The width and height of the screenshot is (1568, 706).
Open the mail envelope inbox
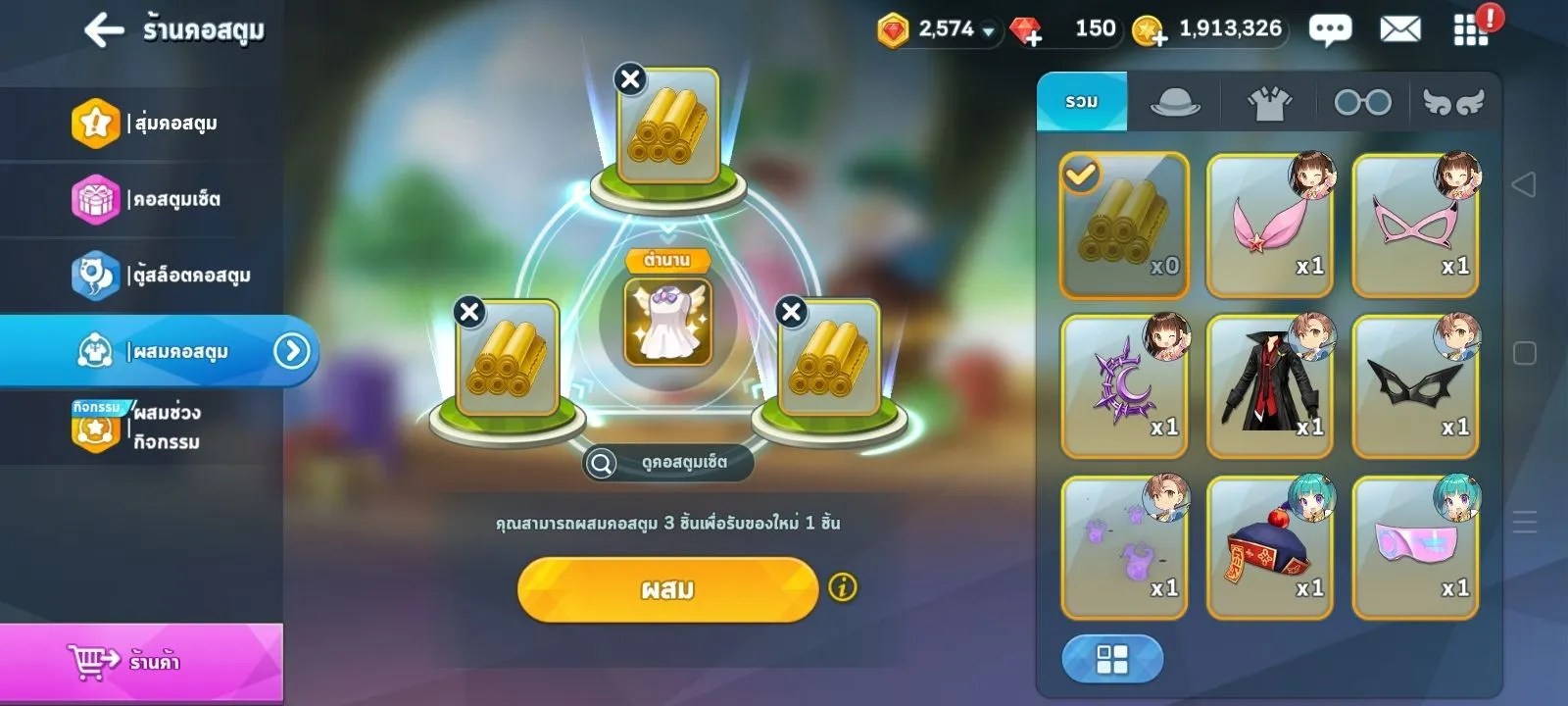pyautogui.click(x=1399, y=30)
